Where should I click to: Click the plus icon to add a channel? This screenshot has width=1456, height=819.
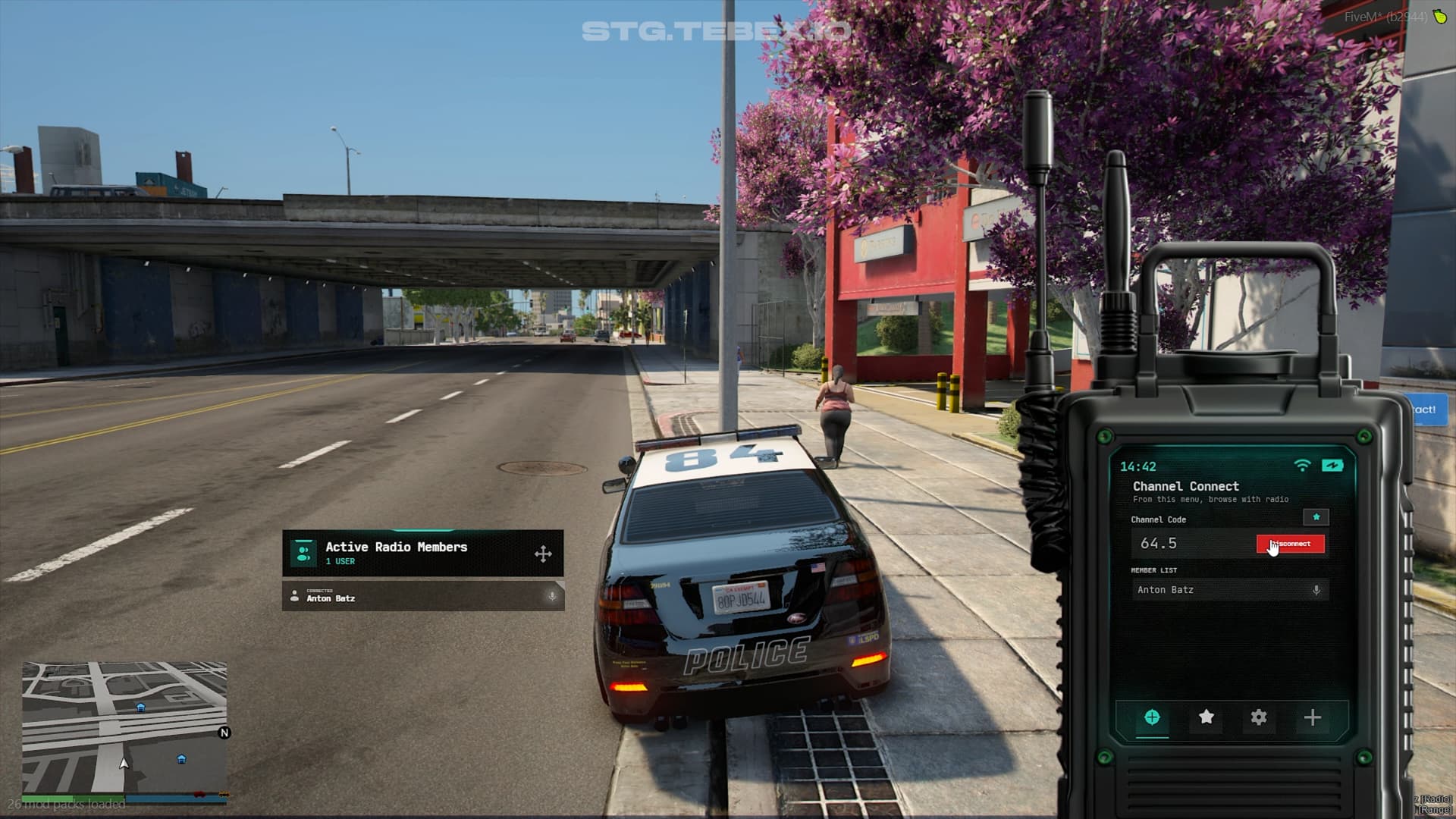[1311, 716]
